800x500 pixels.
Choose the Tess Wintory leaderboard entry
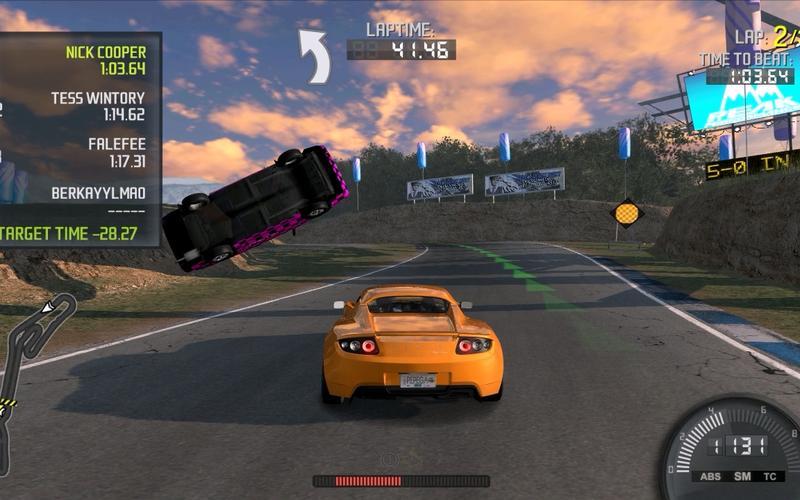(x=98, y=106)
